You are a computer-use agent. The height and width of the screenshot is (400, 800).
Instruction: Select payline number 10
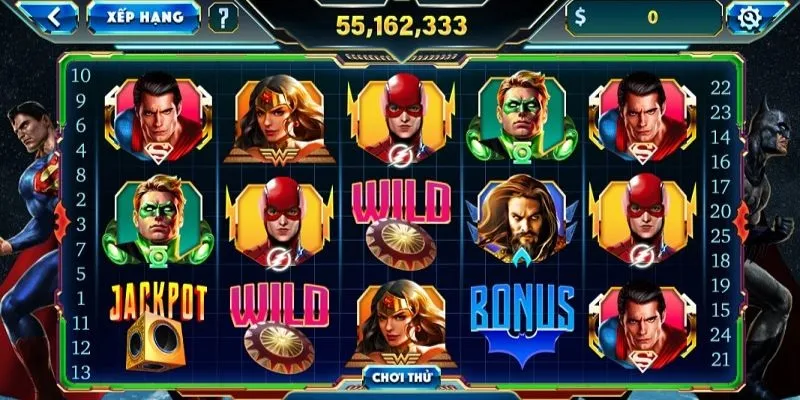pos(82,75)
